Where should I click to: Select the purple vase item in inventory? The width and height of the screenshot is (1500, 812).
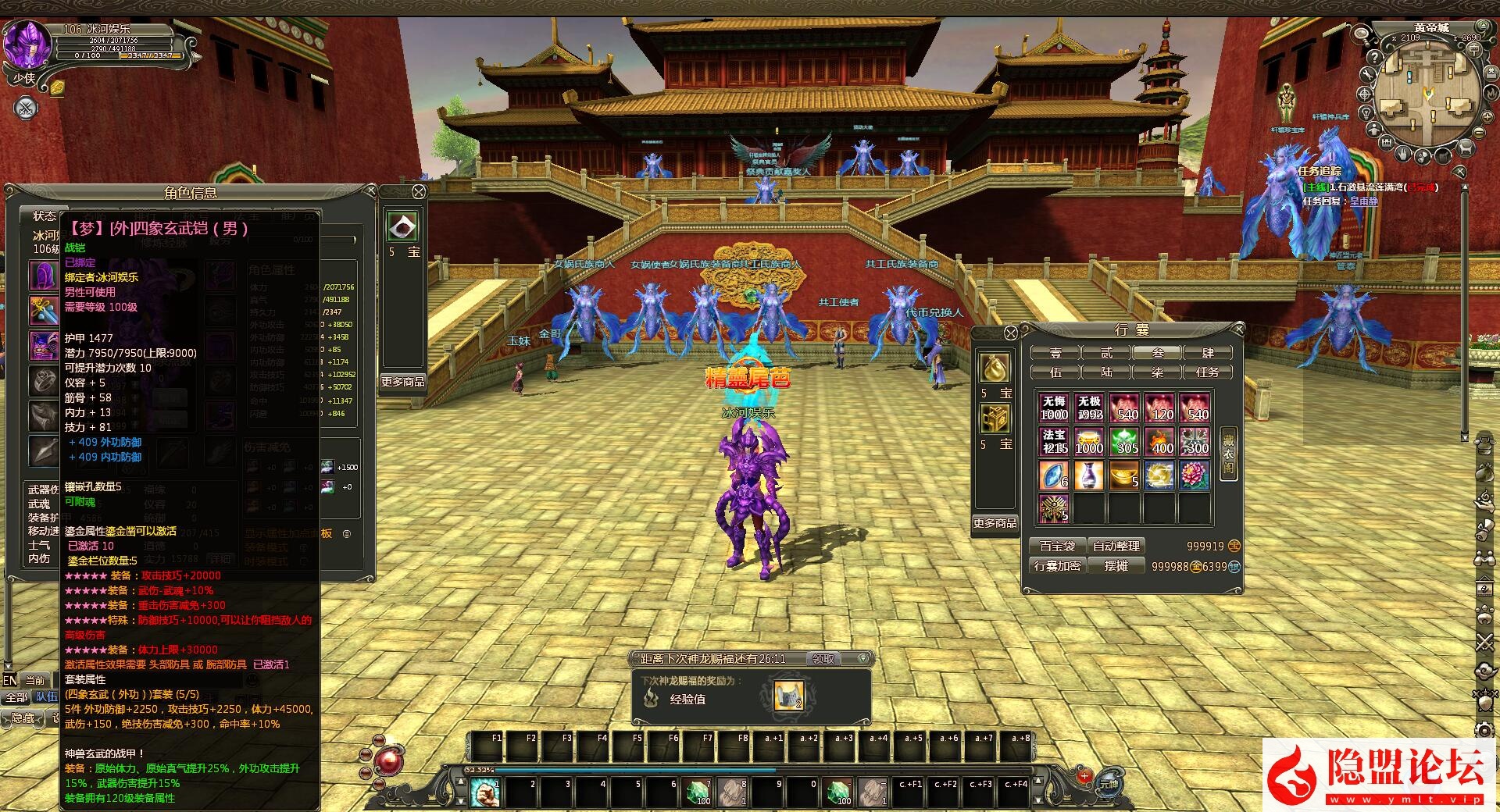(x=1088, y=475)
